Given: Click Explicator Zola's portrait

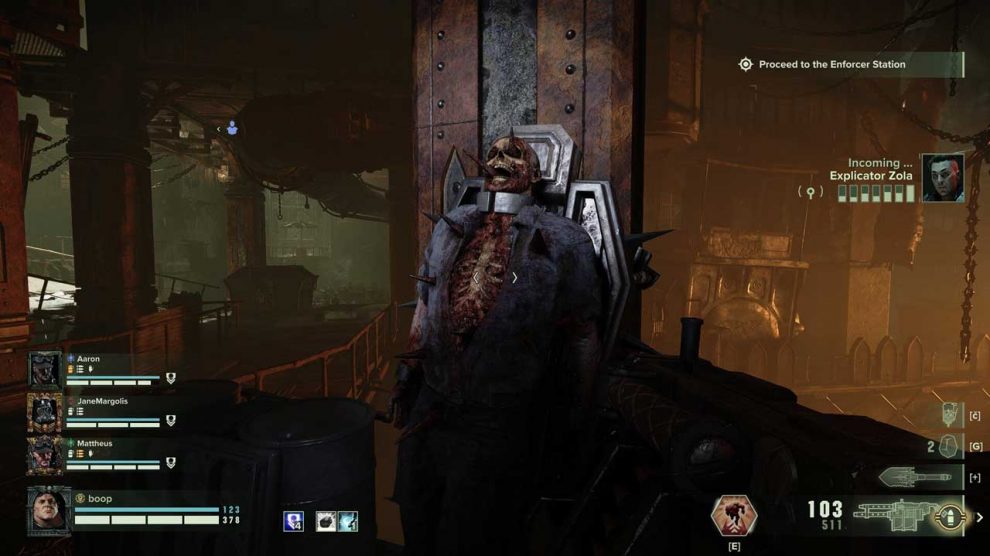Looking at the screenshot, I should pyautogui.click(x=942, y=178).
